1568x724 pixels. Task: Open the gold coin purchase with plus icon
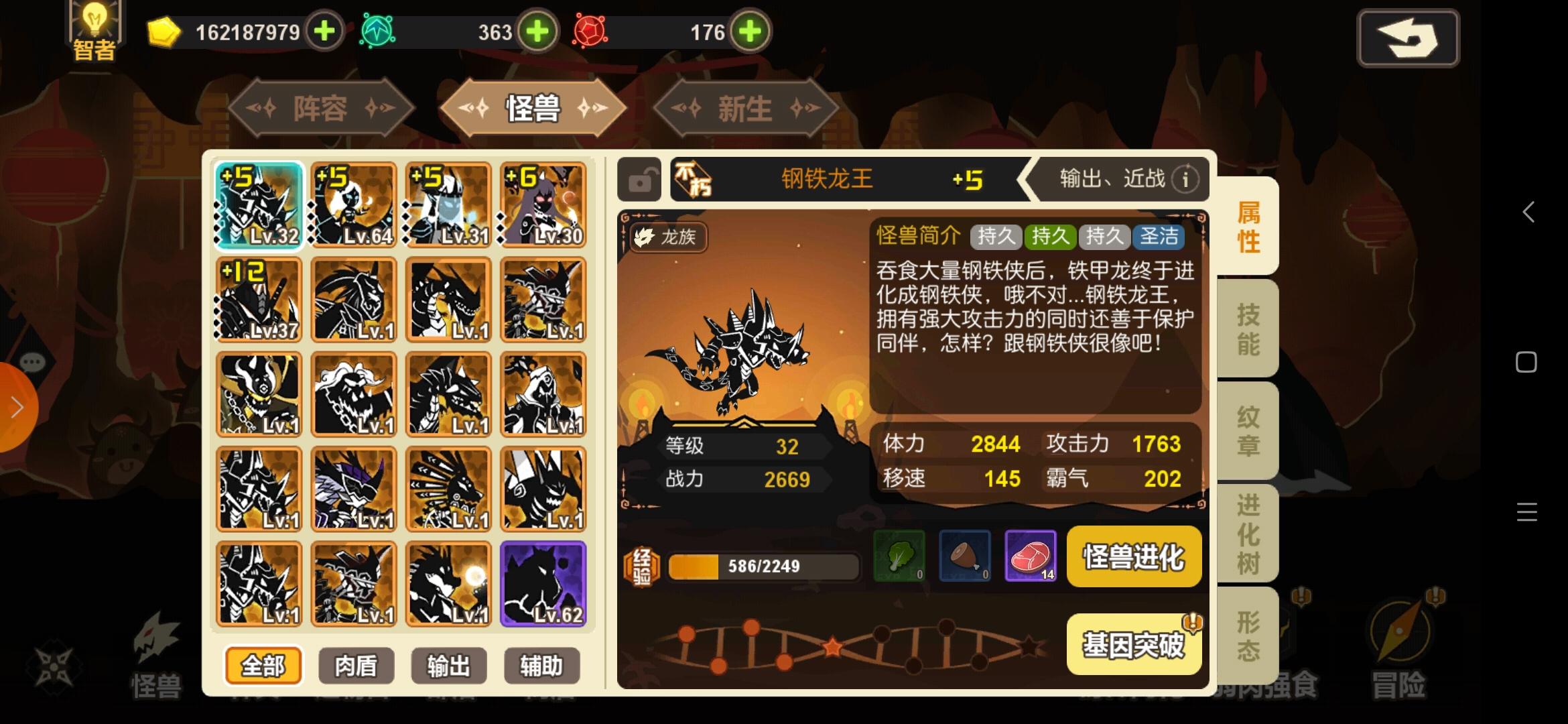click(x=324, y=31)
